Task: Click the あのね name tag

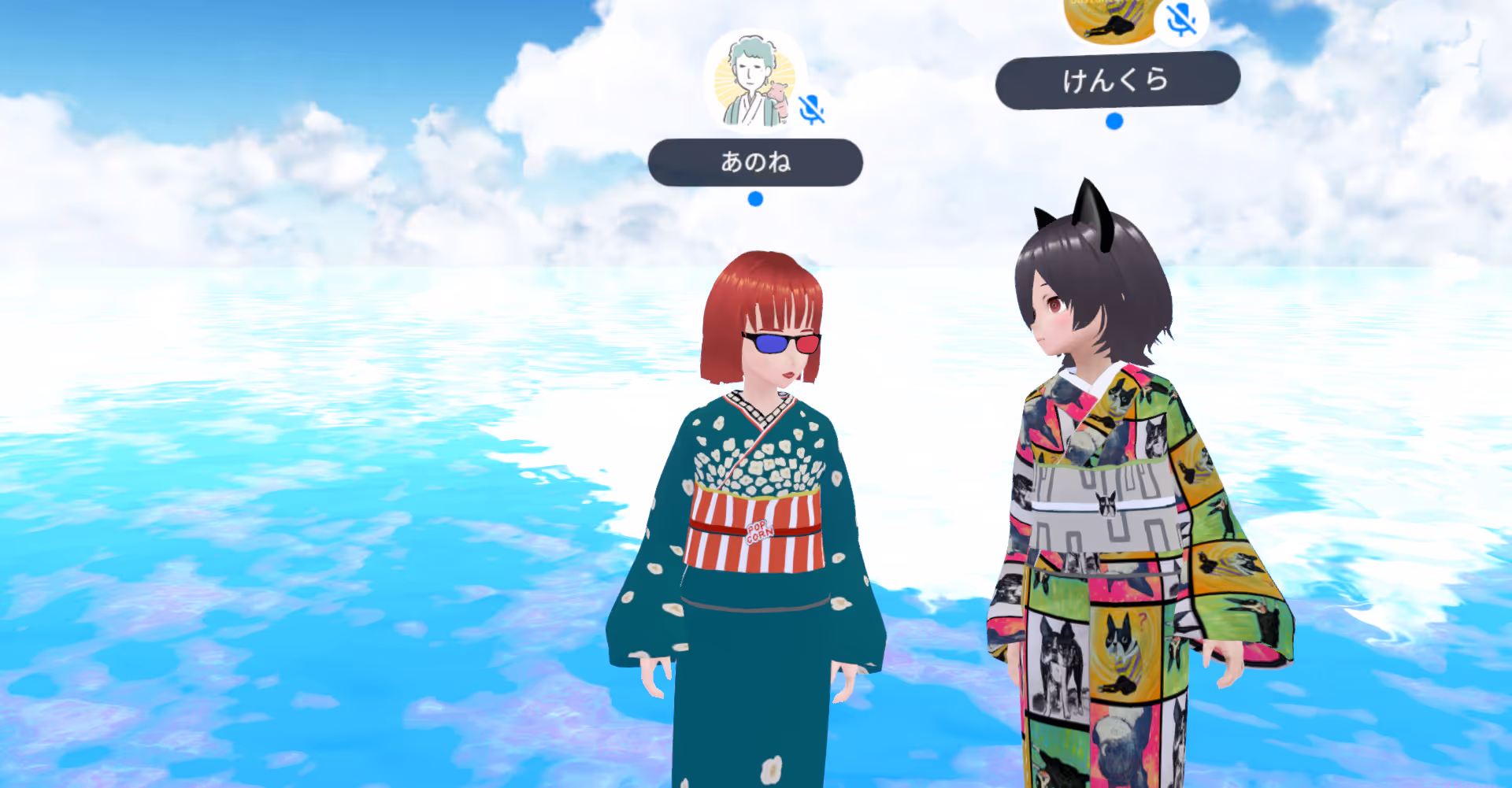Action: [x=754, y=162]
